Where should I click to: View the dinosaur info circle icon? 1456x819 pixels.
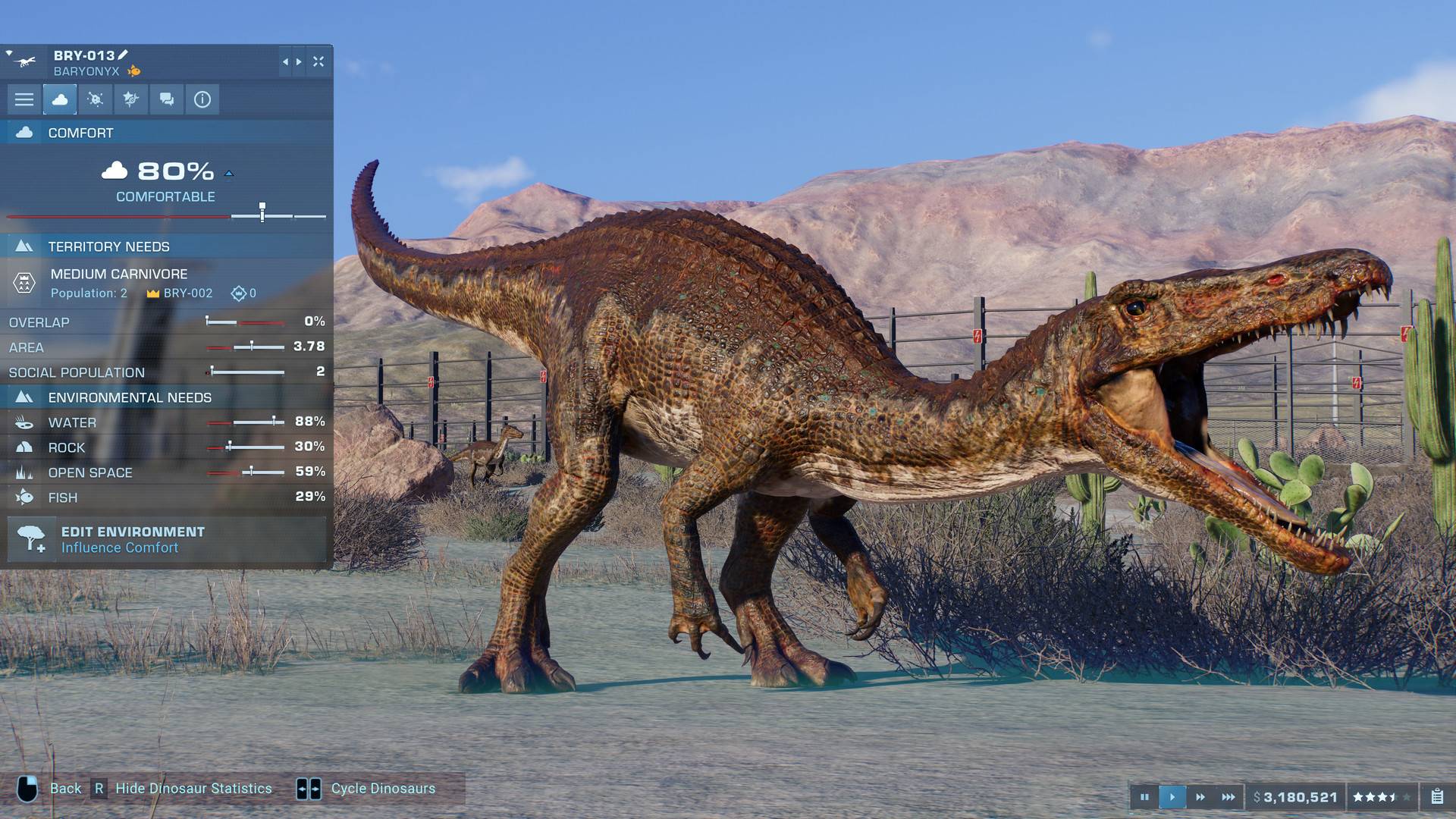point(202,99)
